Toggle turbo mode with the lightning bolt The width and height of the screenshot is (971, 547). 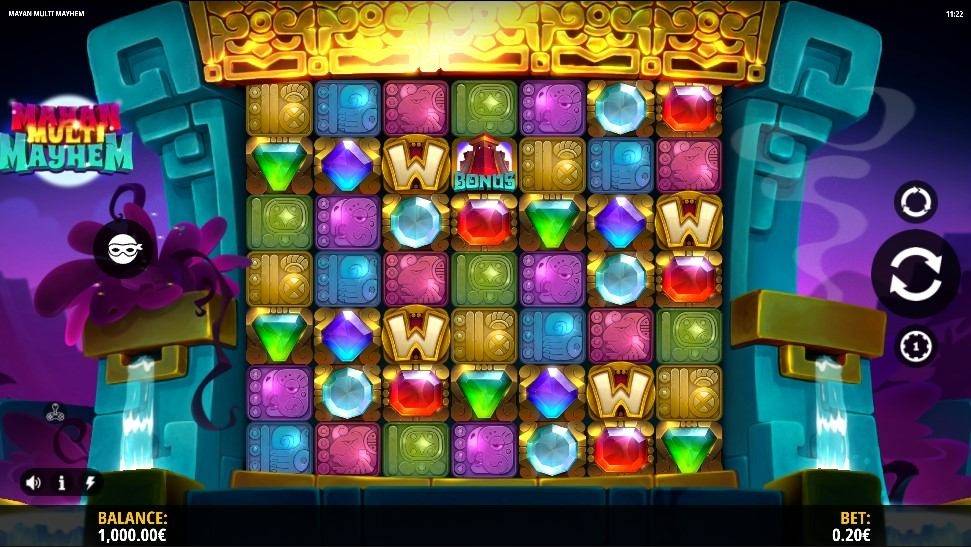pyautogui.click(x=90, y=483)
